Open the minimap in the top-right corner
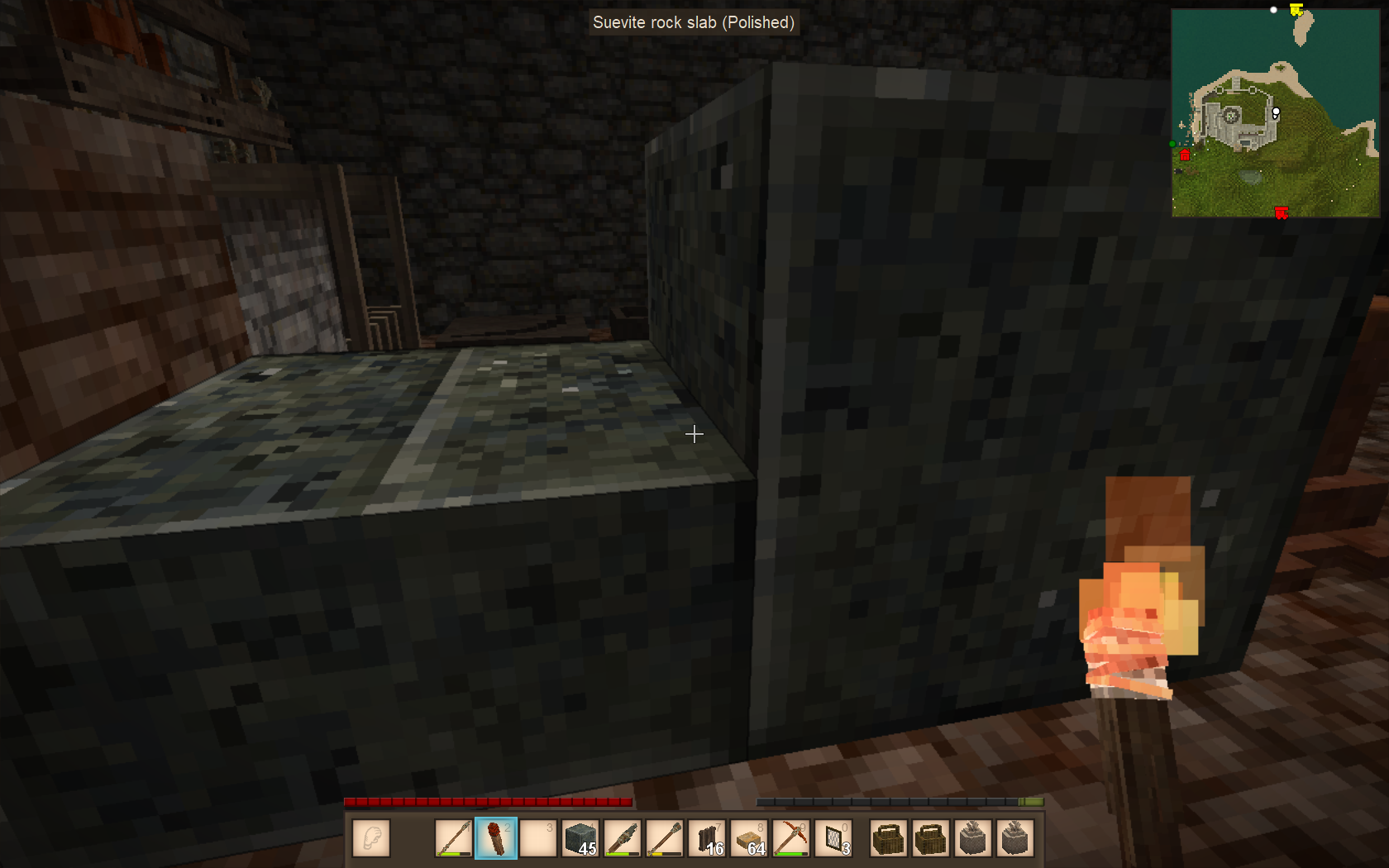The image size is (1389, 868). (x=1275, y=113)
